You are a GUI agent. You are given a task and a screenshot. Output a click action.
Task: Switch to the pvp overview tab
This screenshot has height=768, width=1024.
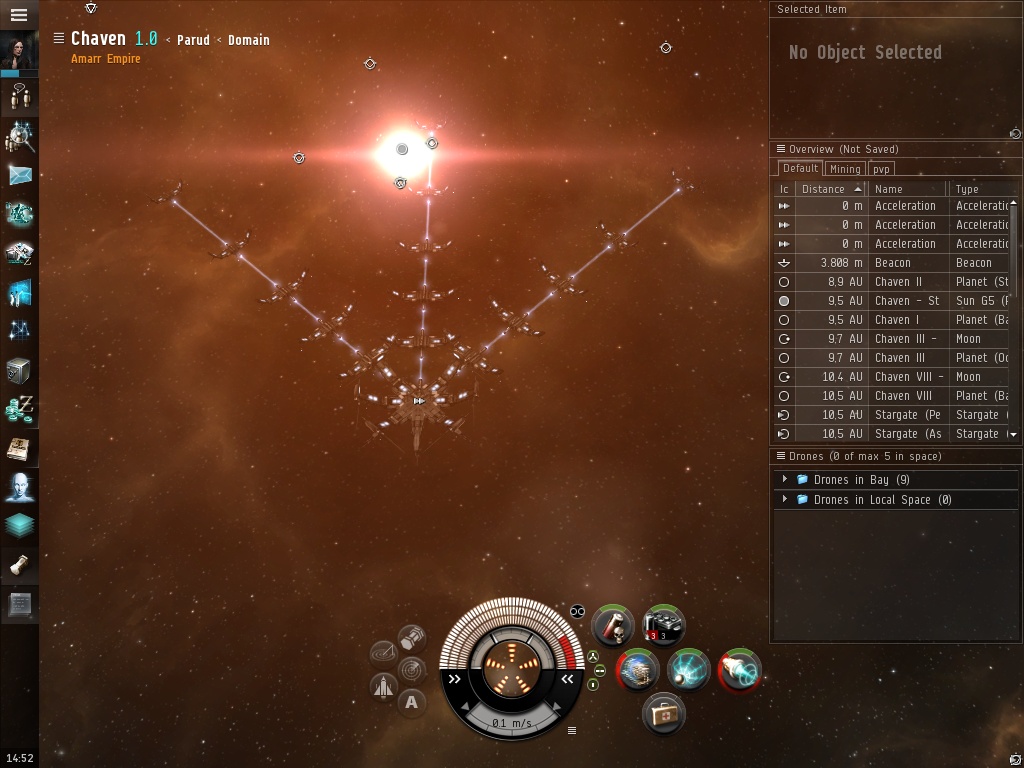(881, 169)
